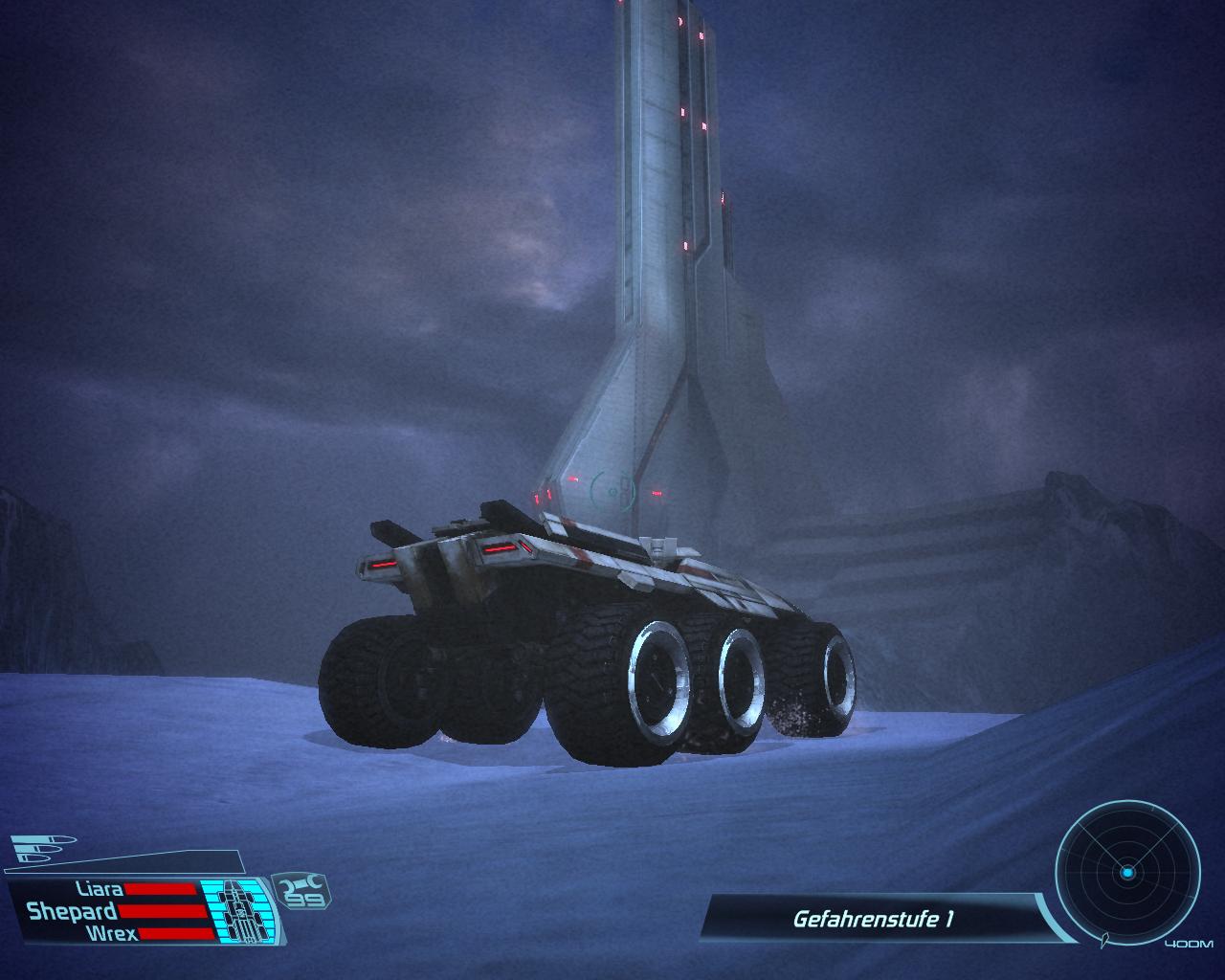The image size is (1225, 980).
Task: Select Wrex in the squad list
Action: pos(110,933)
